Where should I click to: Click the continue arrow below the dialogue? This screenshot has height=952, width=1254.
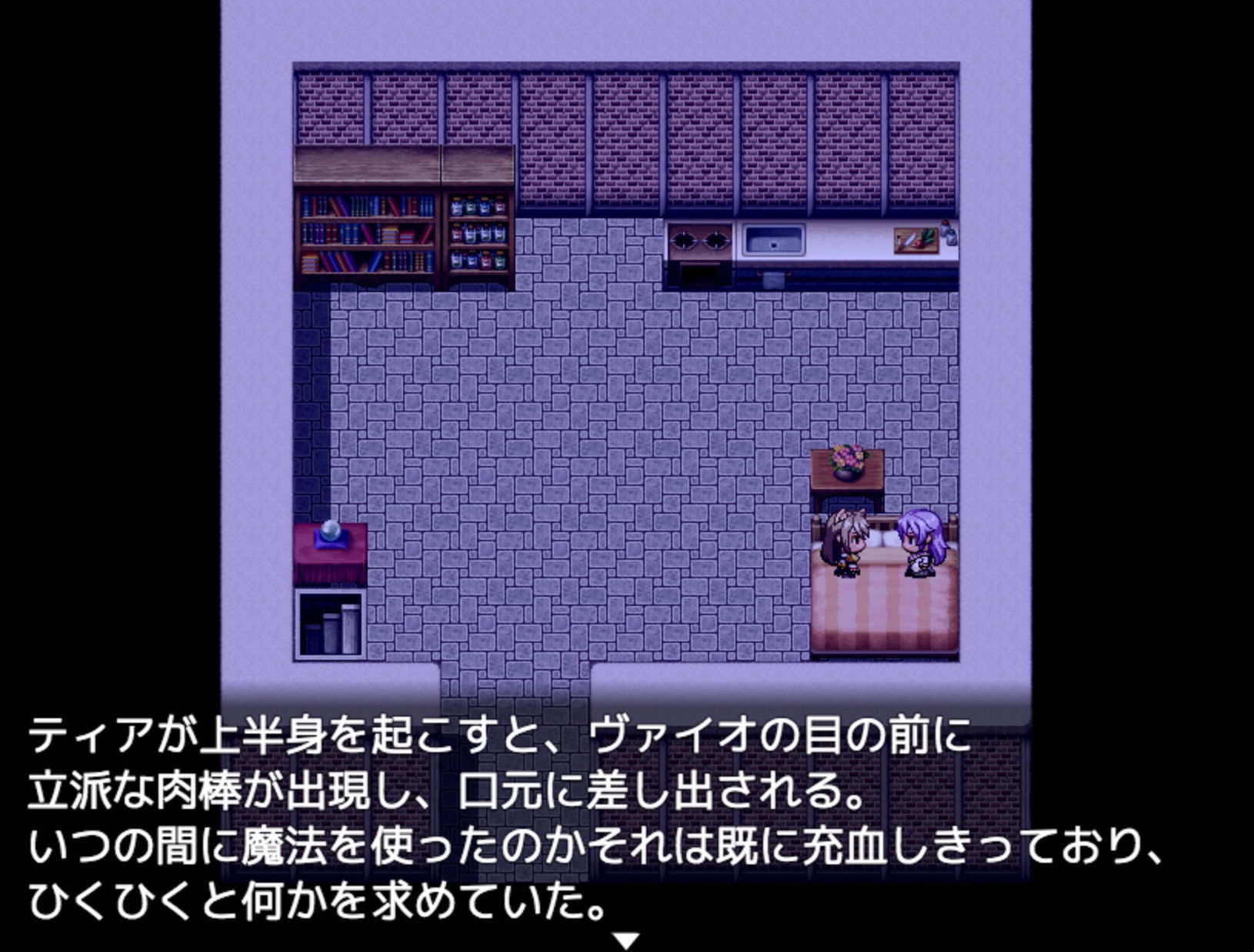pos(627,940)
